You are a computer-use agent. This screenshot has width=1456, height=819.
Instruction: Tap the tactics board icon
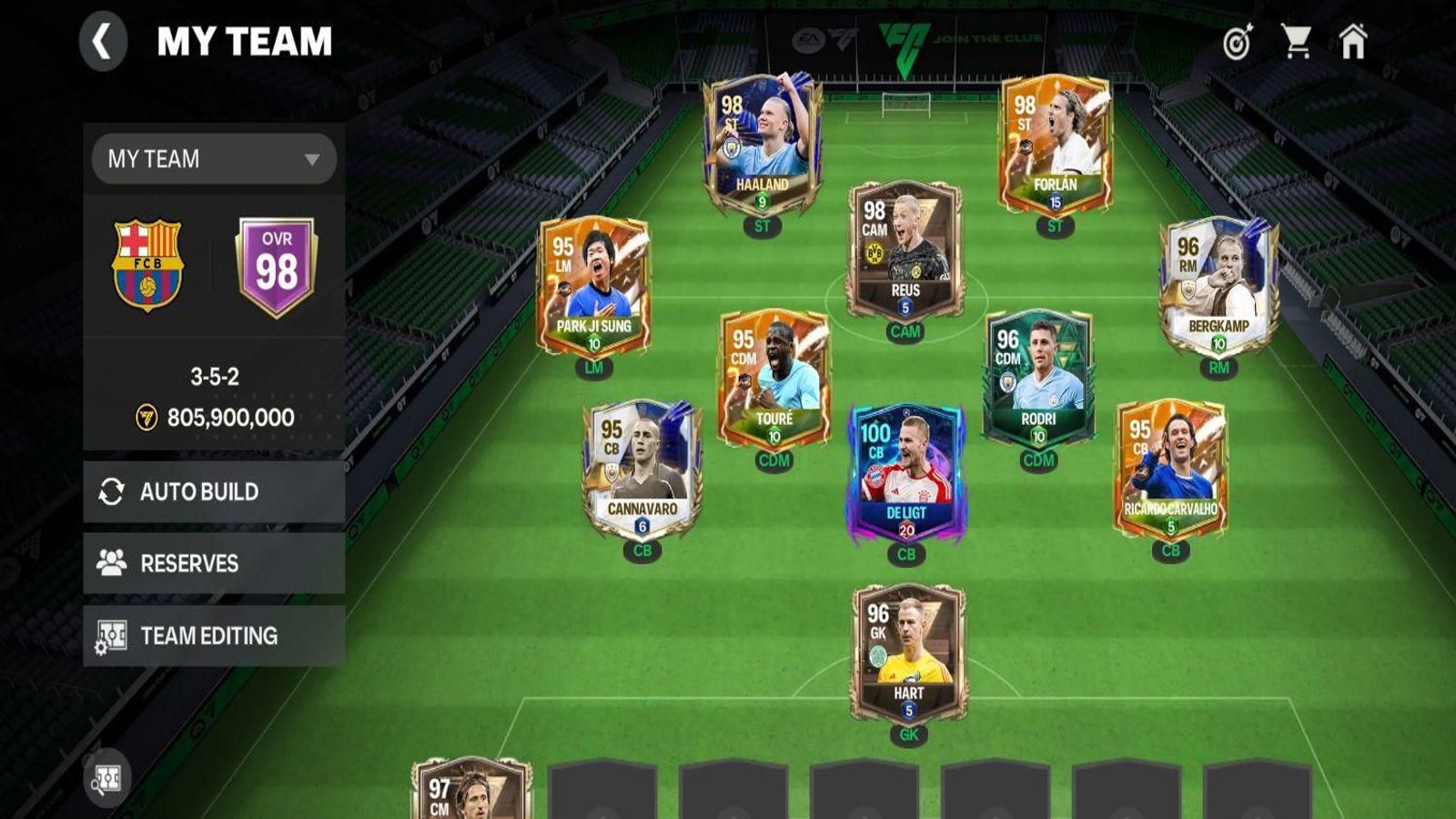click(x=107, y=778)
